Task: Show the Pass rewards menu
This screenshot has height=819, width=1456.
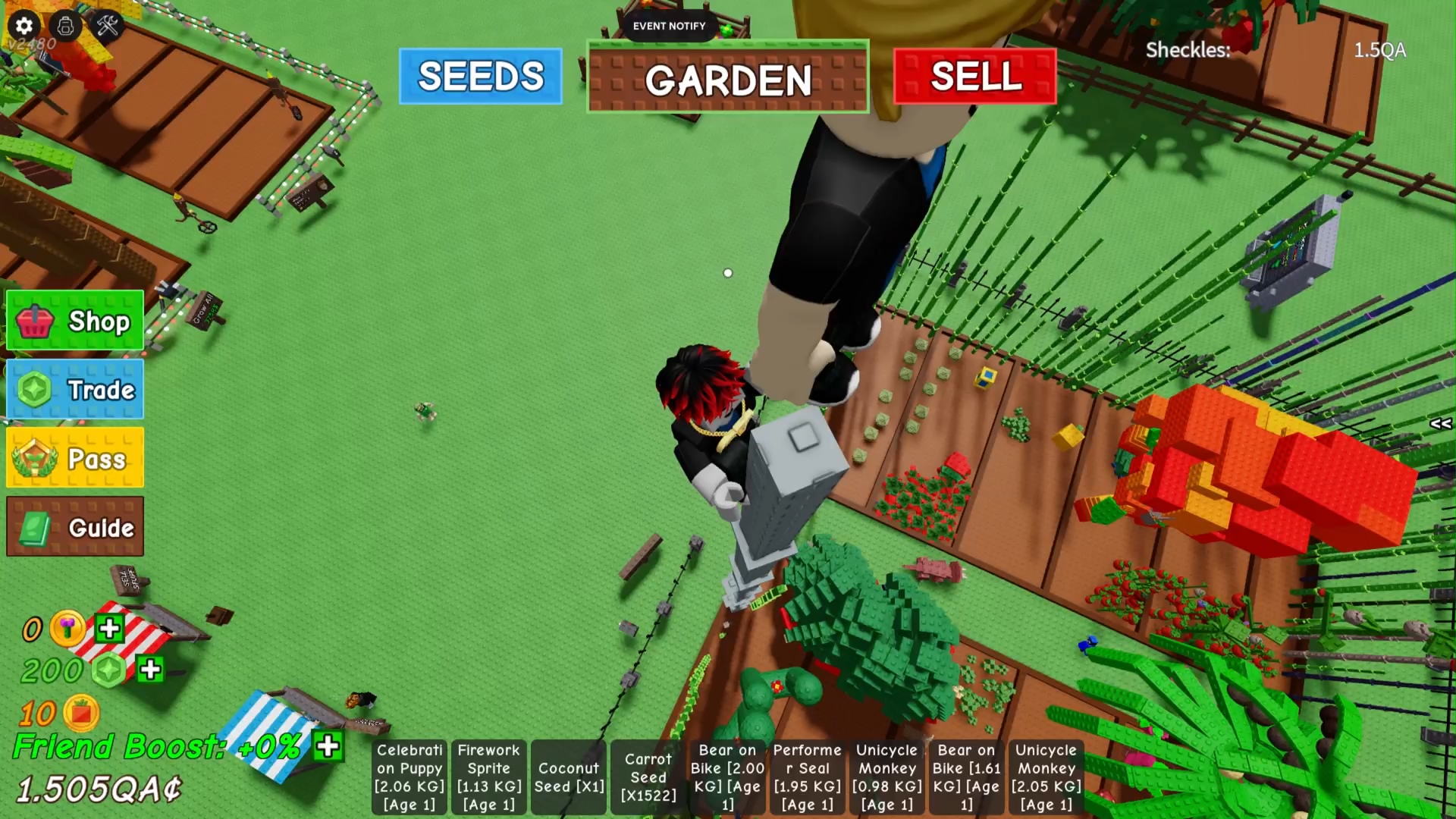Action: (x=75, y=458)
